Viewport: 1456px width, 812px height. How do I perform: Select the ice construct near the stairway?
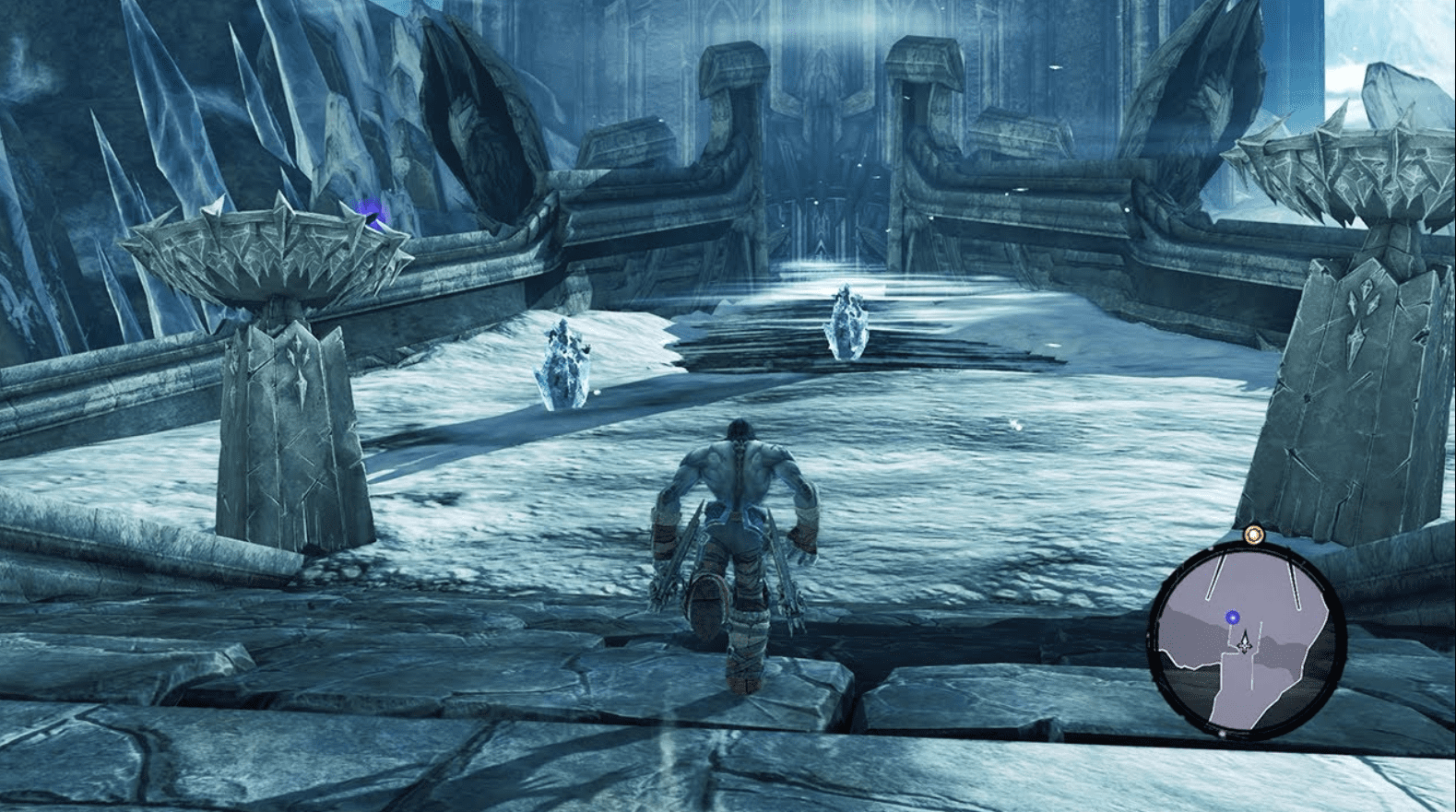point(846,320)
